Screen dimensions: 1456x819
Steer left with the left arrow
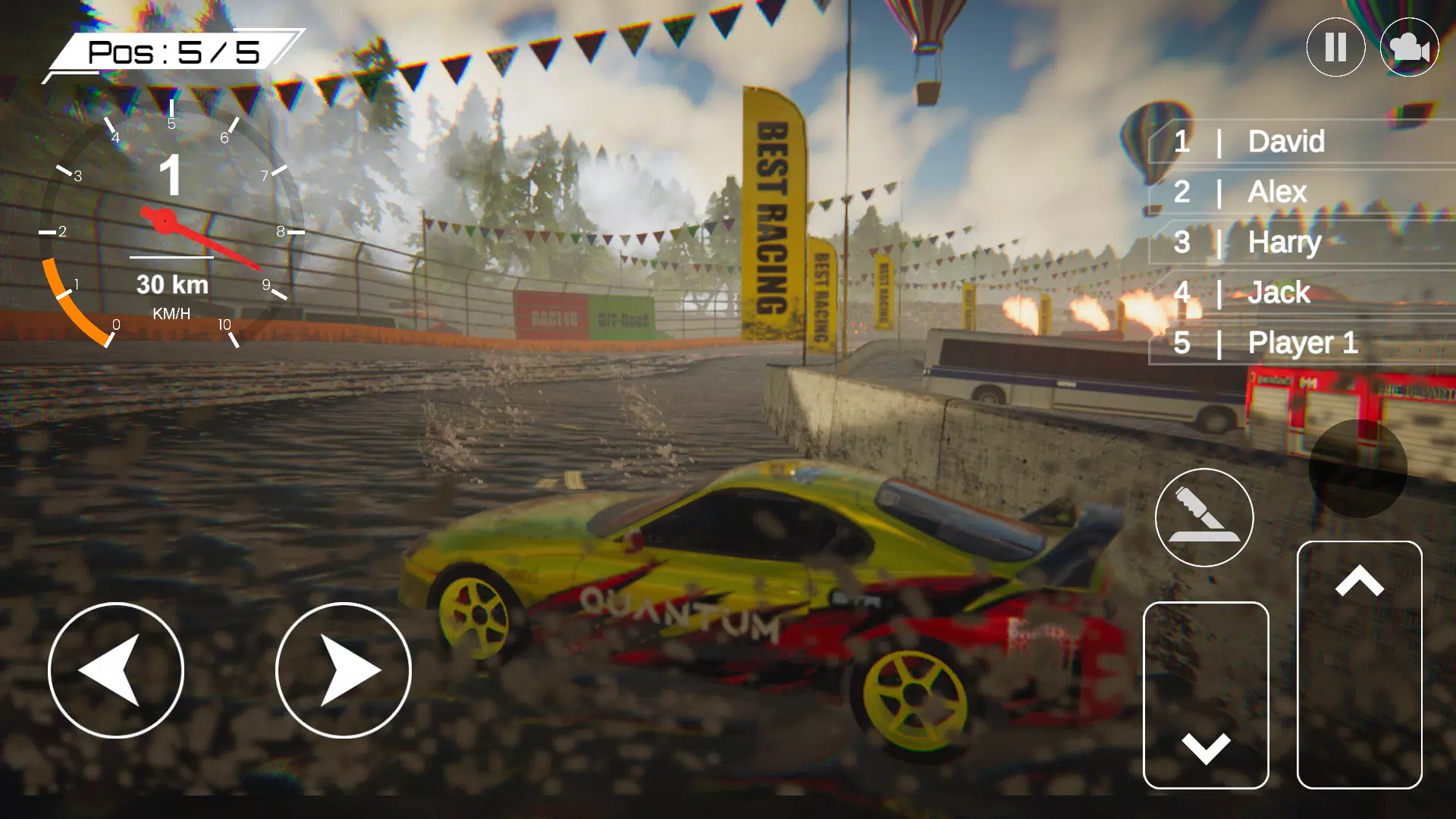pyautogui.click(x=116, y=670)
